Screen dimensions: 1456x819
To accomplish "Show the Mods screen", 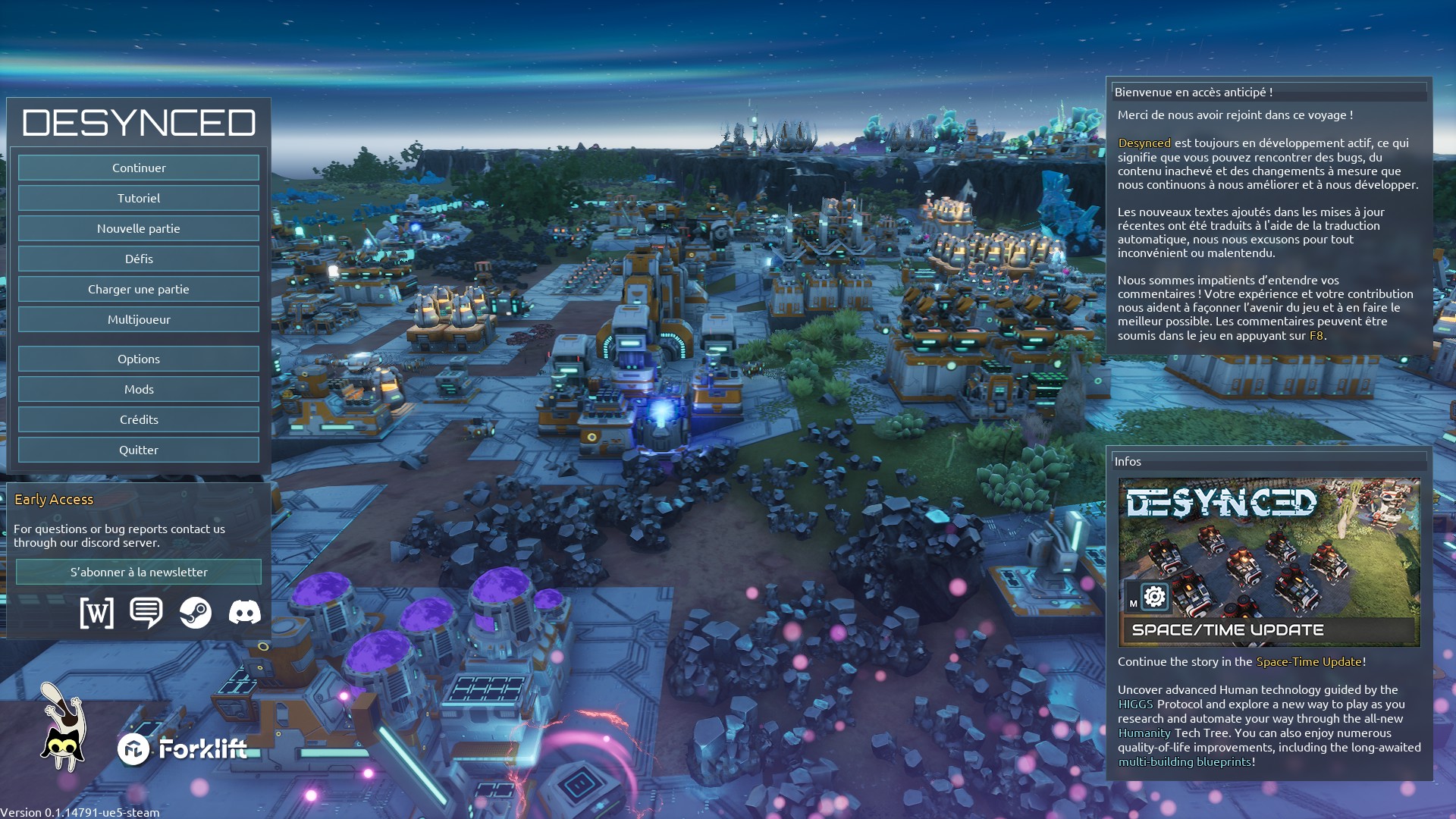I will [x=139, y=389].
